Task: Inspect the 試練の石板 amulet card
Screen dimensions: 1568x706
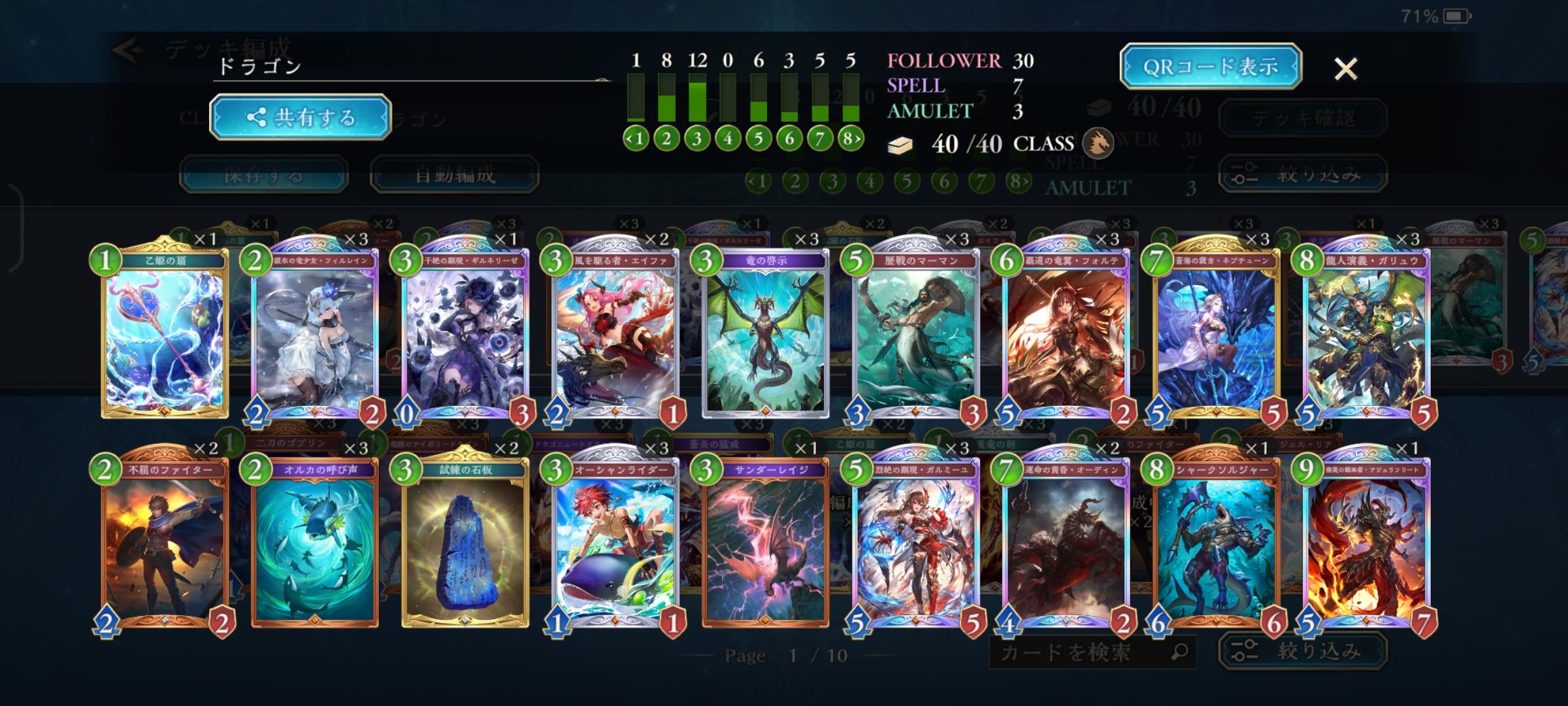Action: pyautogui.click(x=465, y=543)
